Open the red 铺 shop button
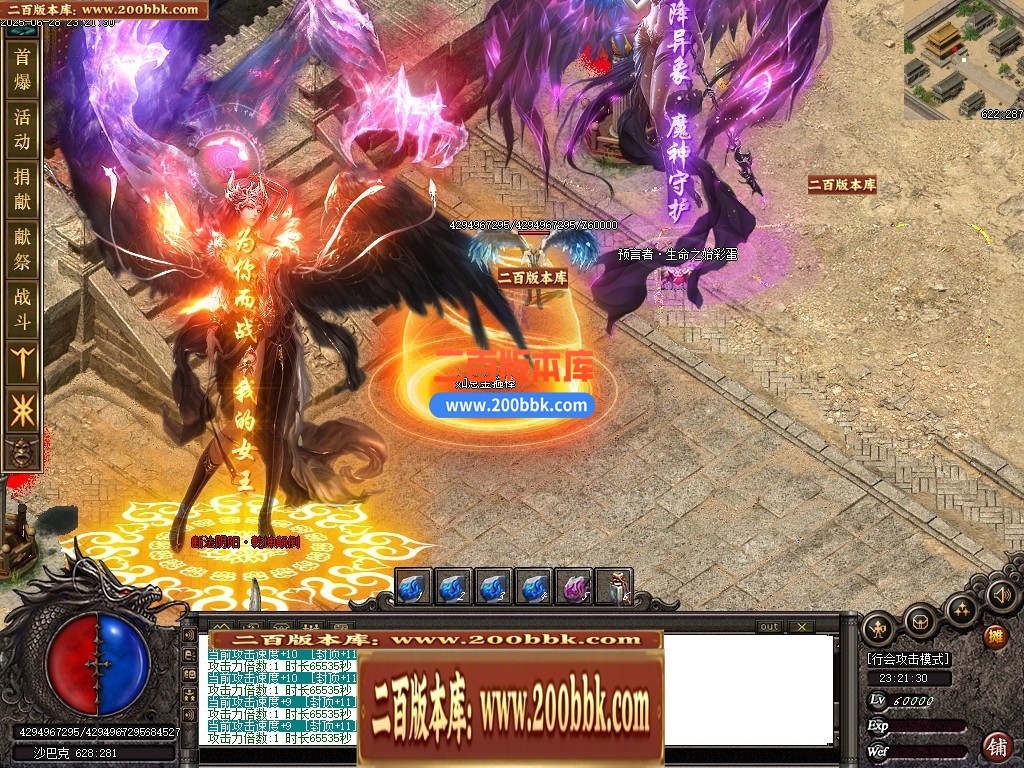The height and width of the screenshot is (768, 1024). [996, 745]
